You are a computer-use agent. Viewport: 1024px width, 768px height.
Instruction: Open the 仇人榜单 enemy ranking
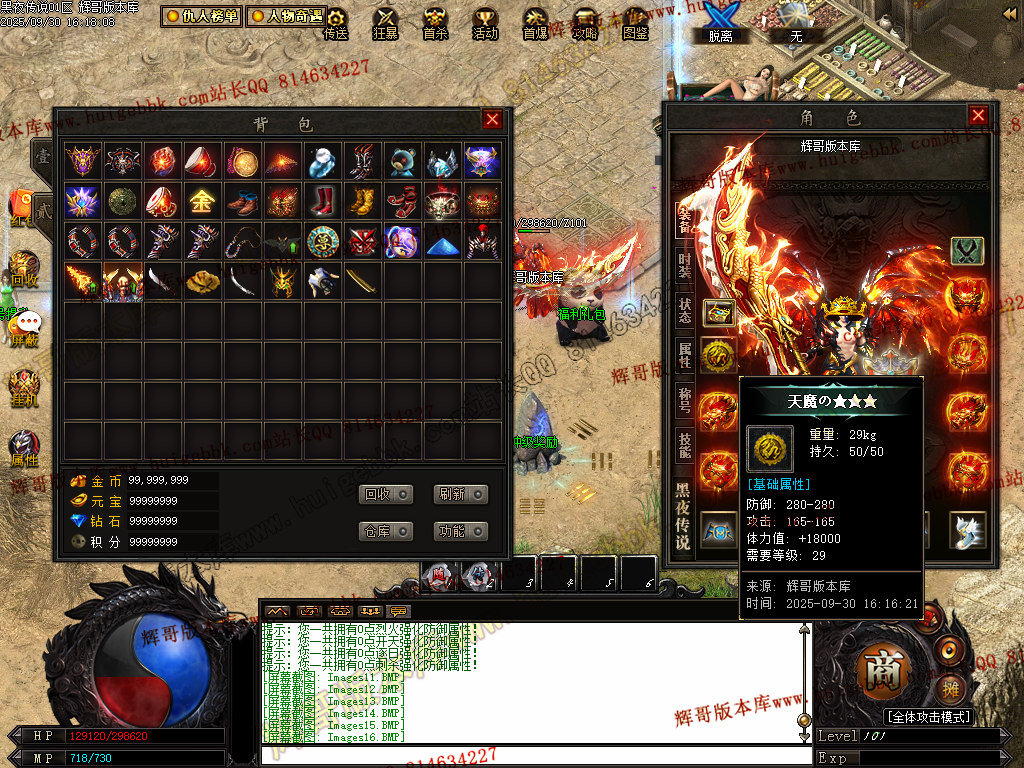[x=202, y=16]
